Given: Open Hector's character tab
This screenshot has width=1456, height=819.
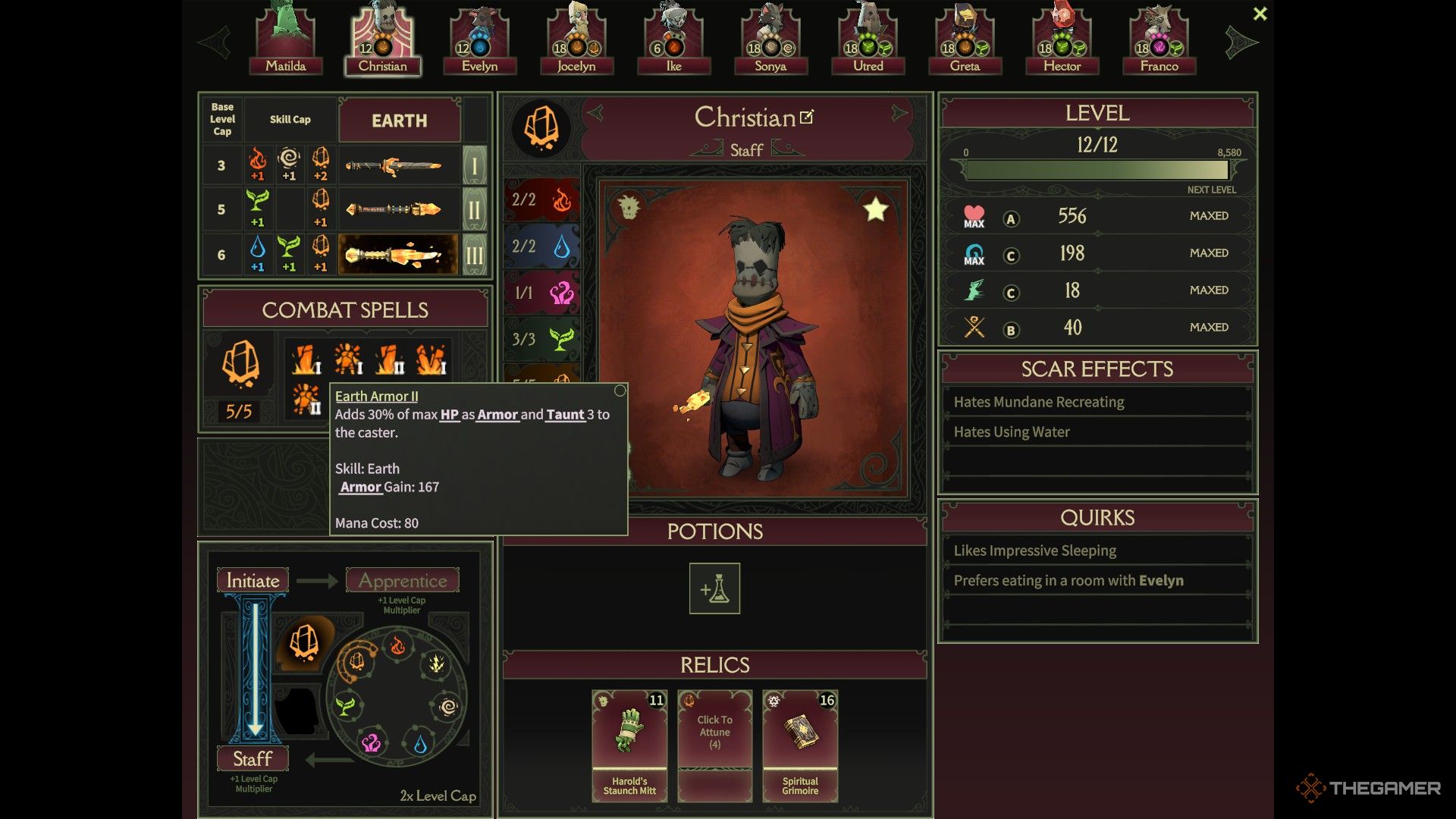Looking at the screenshot, I should [x=1062, y=42].
